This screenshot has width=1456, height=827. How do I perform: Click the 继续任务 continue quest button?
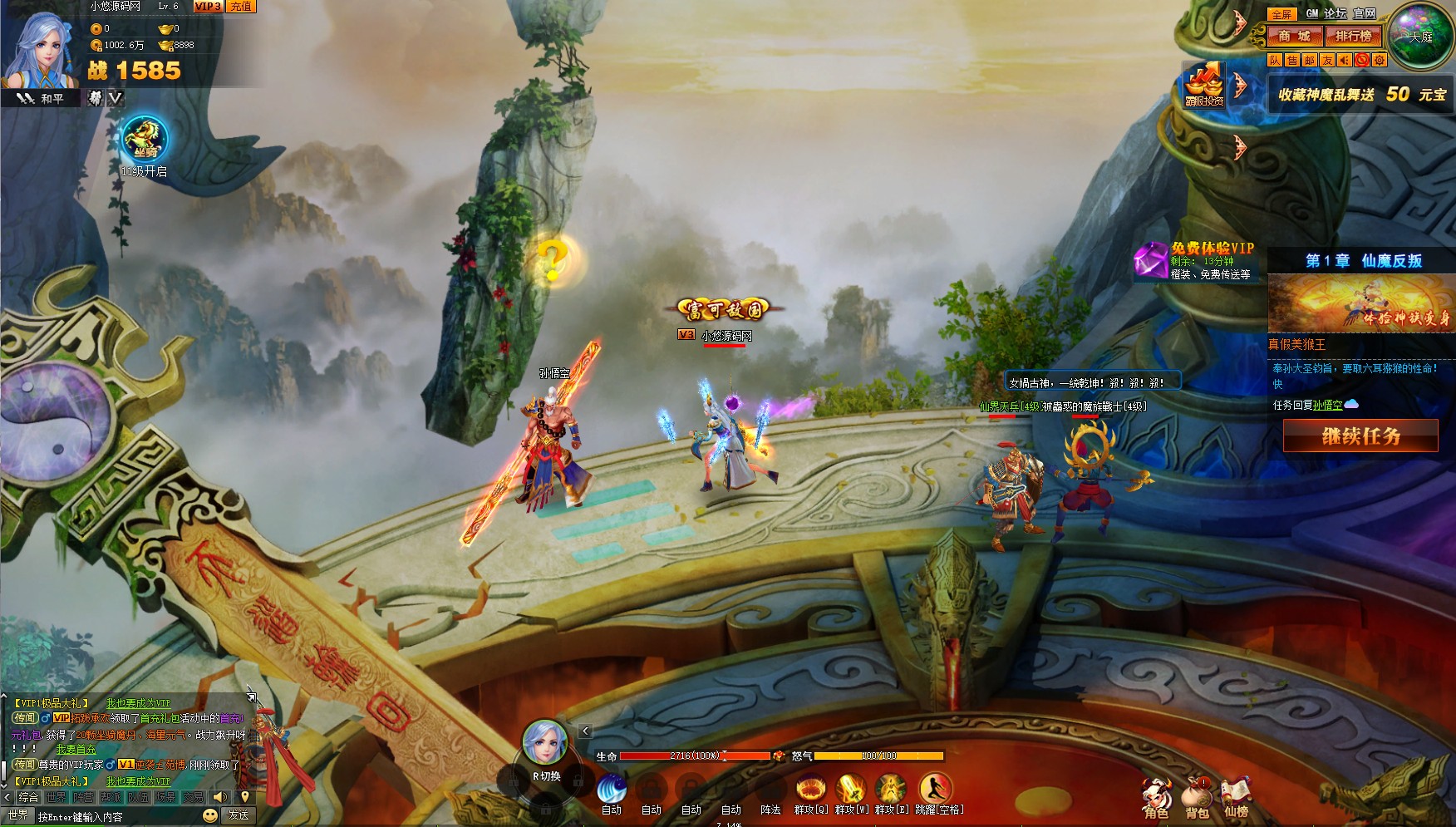[1360, 436]
